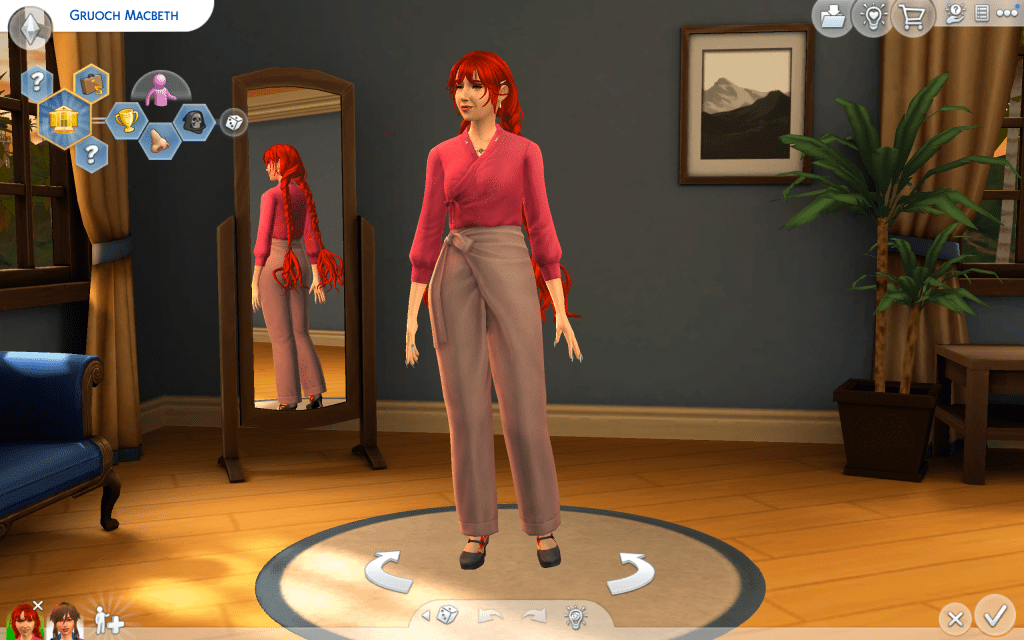The width and height of the screenshot is (1024, 640).
Task: Click the add new Sim button
Action: [x=108, y=621]
